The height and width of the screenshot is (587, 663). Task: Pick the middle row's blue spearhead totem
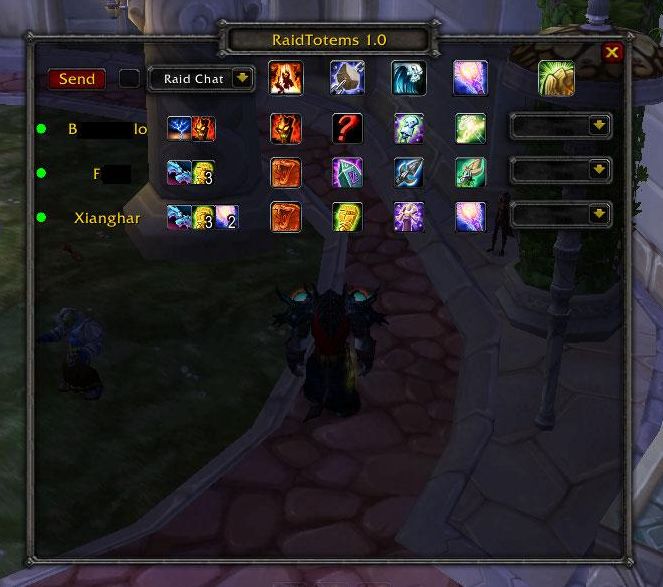[x=408, y=172]
